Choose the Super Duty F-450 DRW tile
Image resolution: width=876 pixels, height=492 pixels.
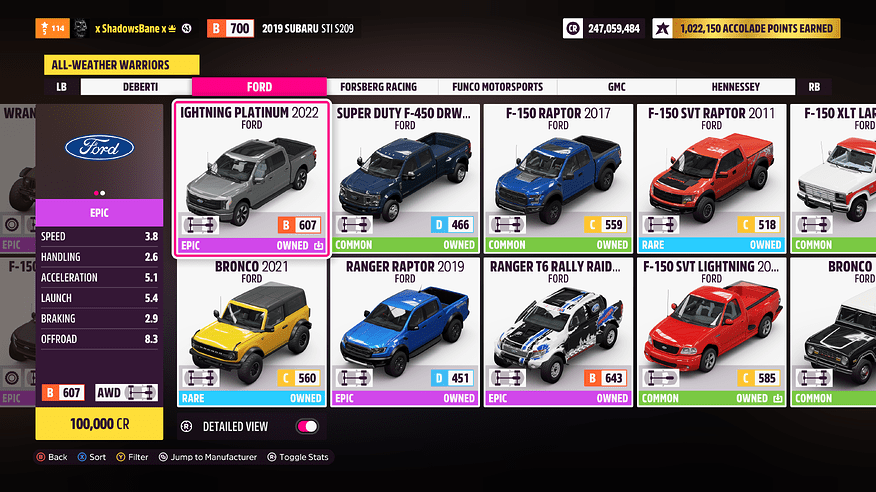pos(405,178)
